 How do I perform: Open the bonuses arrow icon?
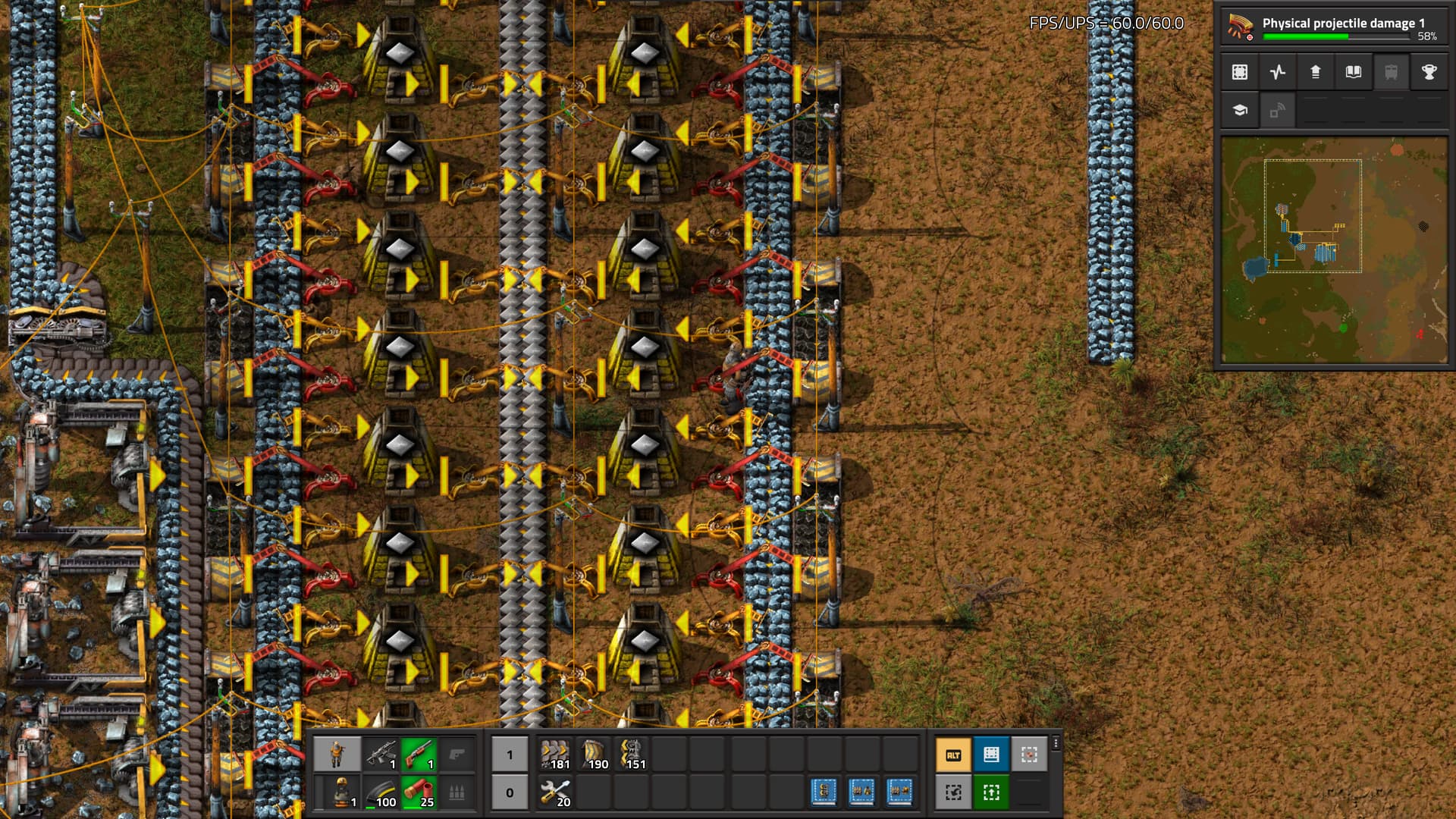point(1316,72)
